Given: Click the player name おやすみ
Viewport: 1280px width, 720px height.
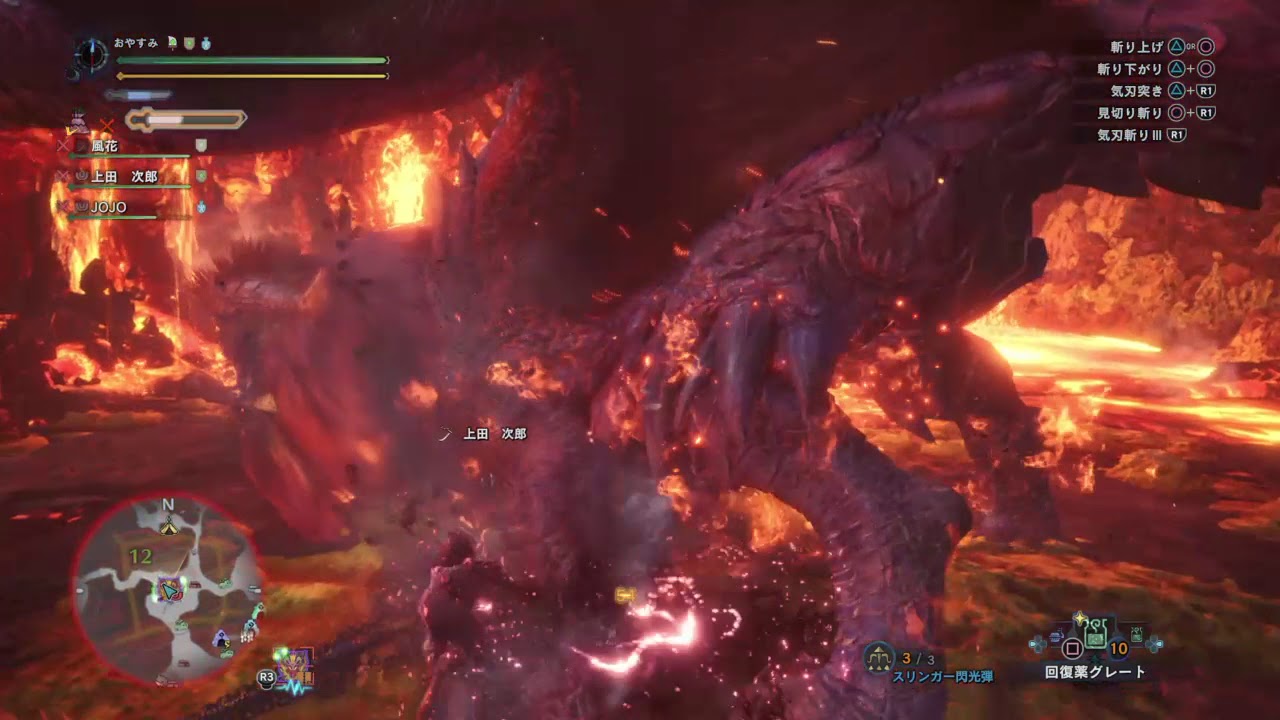Looking at the screenshot, I should [x=138, y=44].
